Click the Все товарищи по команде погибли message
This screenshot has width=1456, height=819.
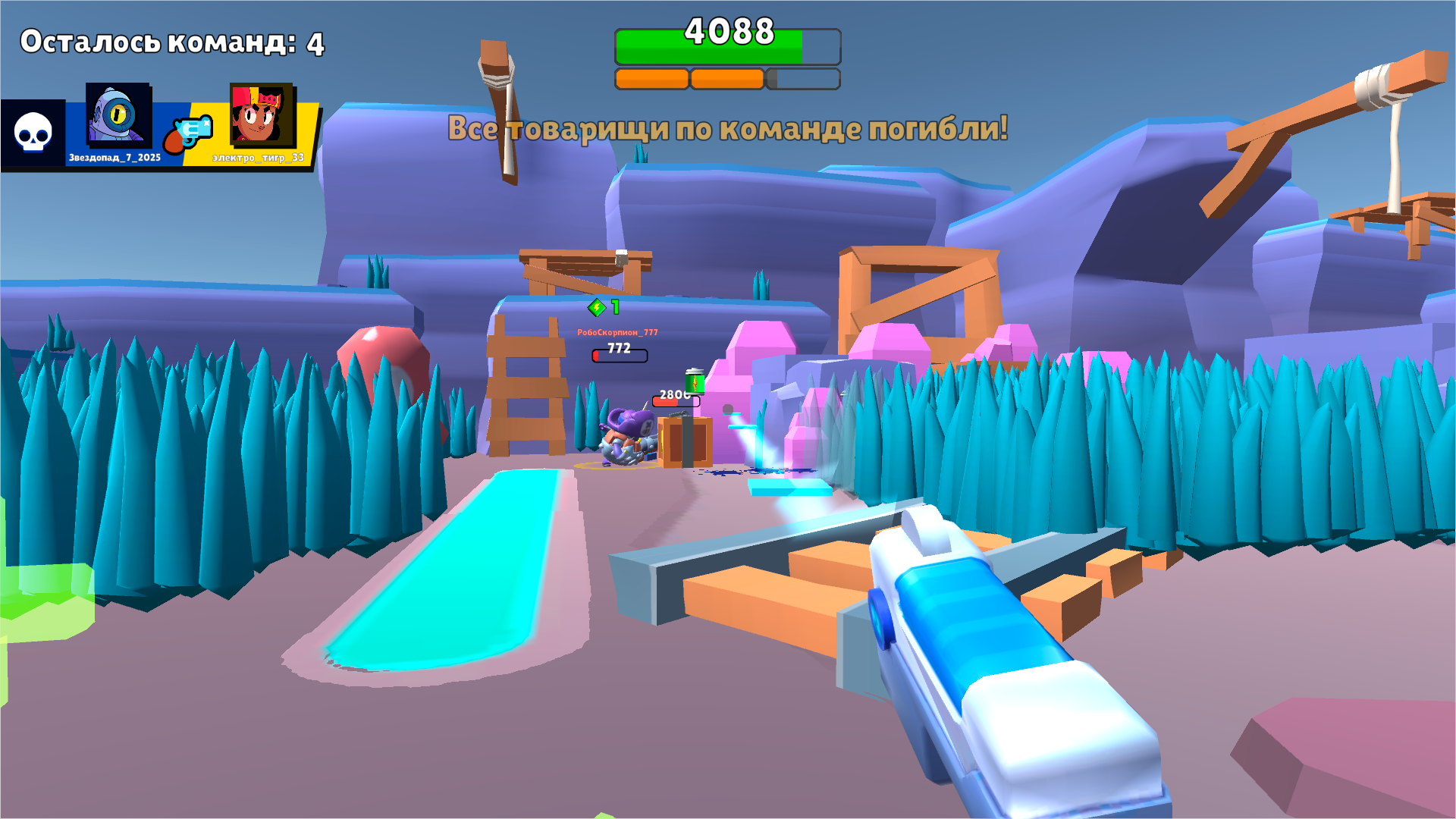tap(728, 129)
